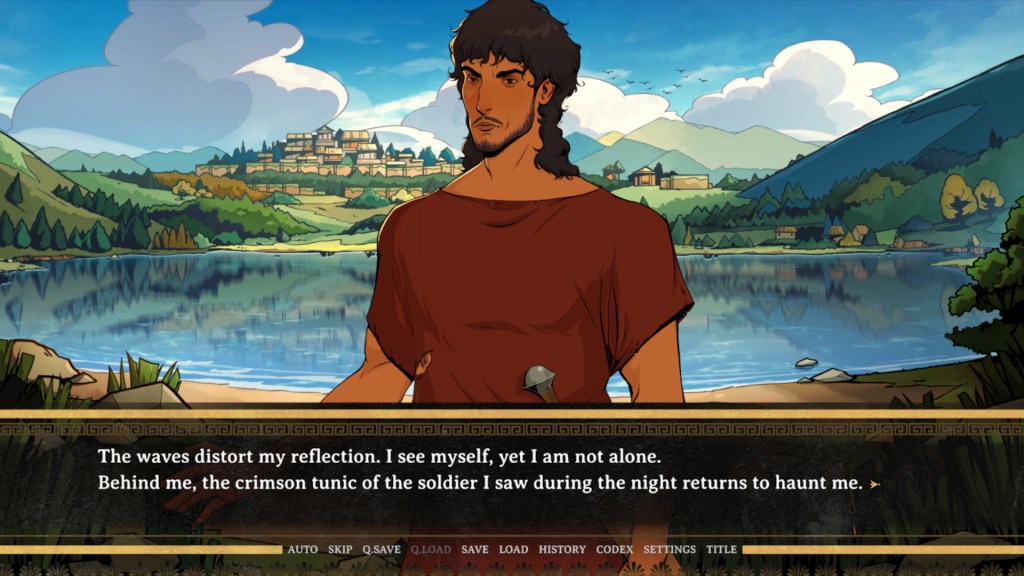Return to the Title screen
This screenshot has width=1024, height=576.
coord(721,549)
